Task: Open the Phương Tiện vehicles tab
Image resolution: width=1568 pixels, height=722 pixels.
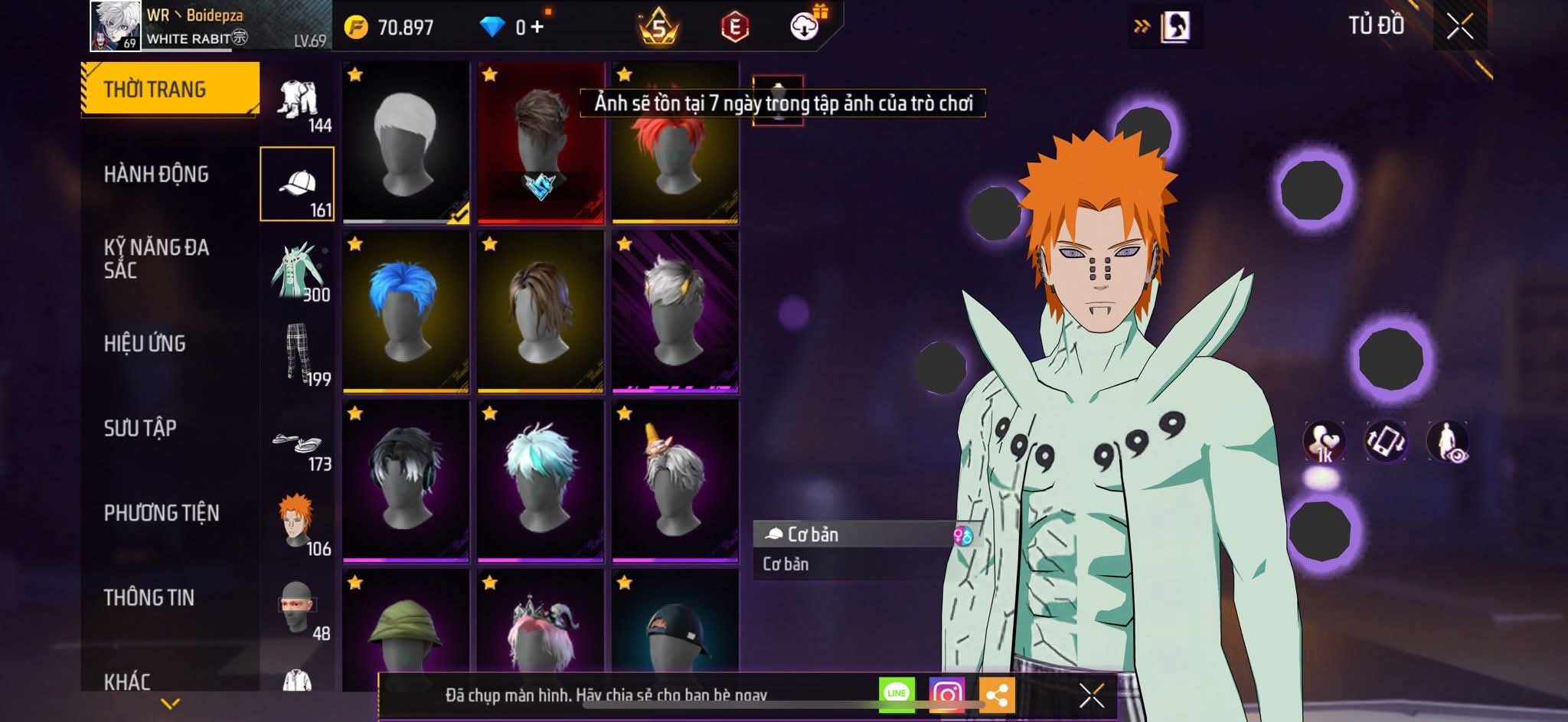Action: 162,513
